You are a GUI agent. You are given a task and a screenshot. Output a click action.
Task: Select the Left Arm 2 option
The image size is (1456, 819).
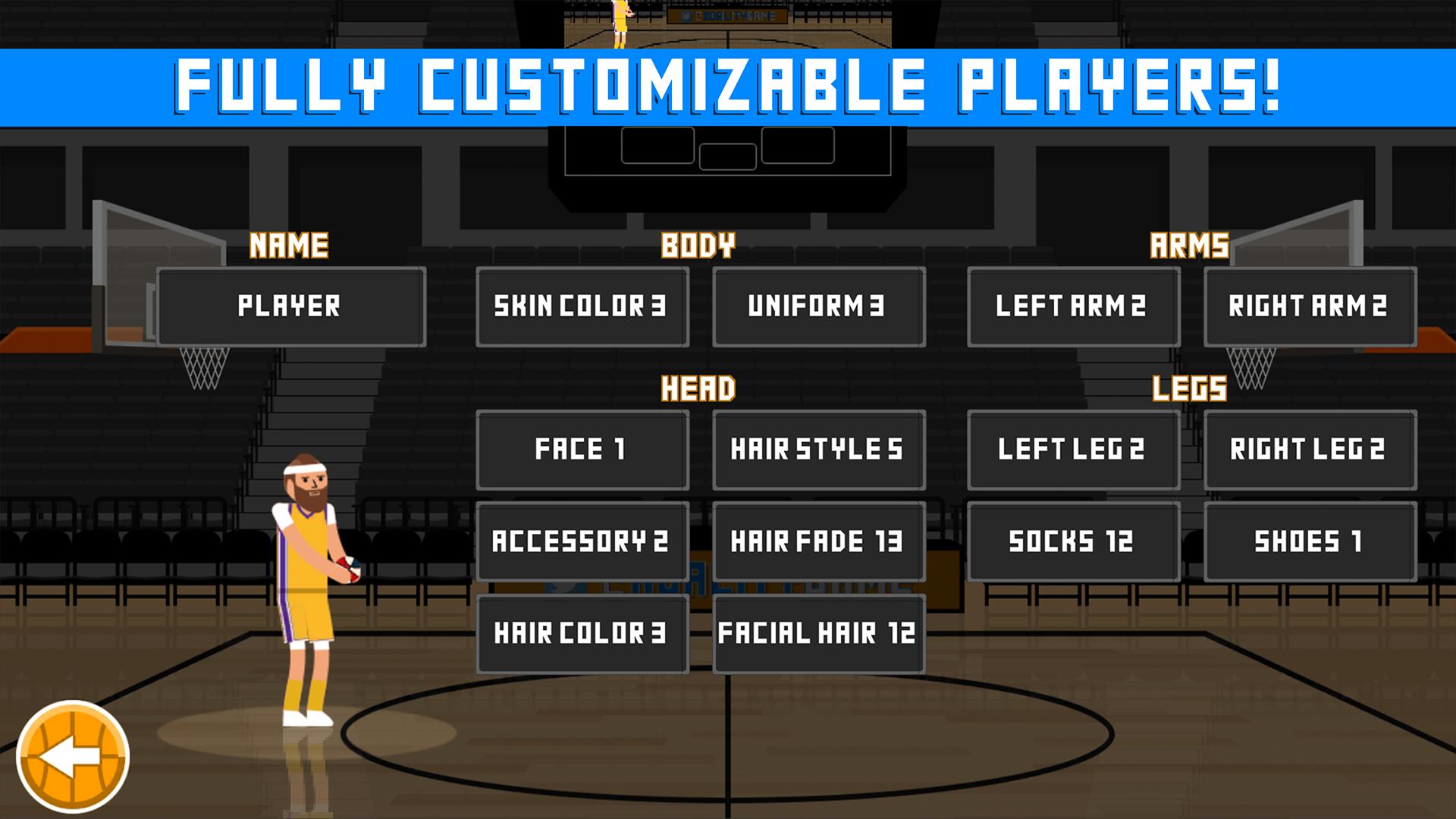click(1074, 306)
